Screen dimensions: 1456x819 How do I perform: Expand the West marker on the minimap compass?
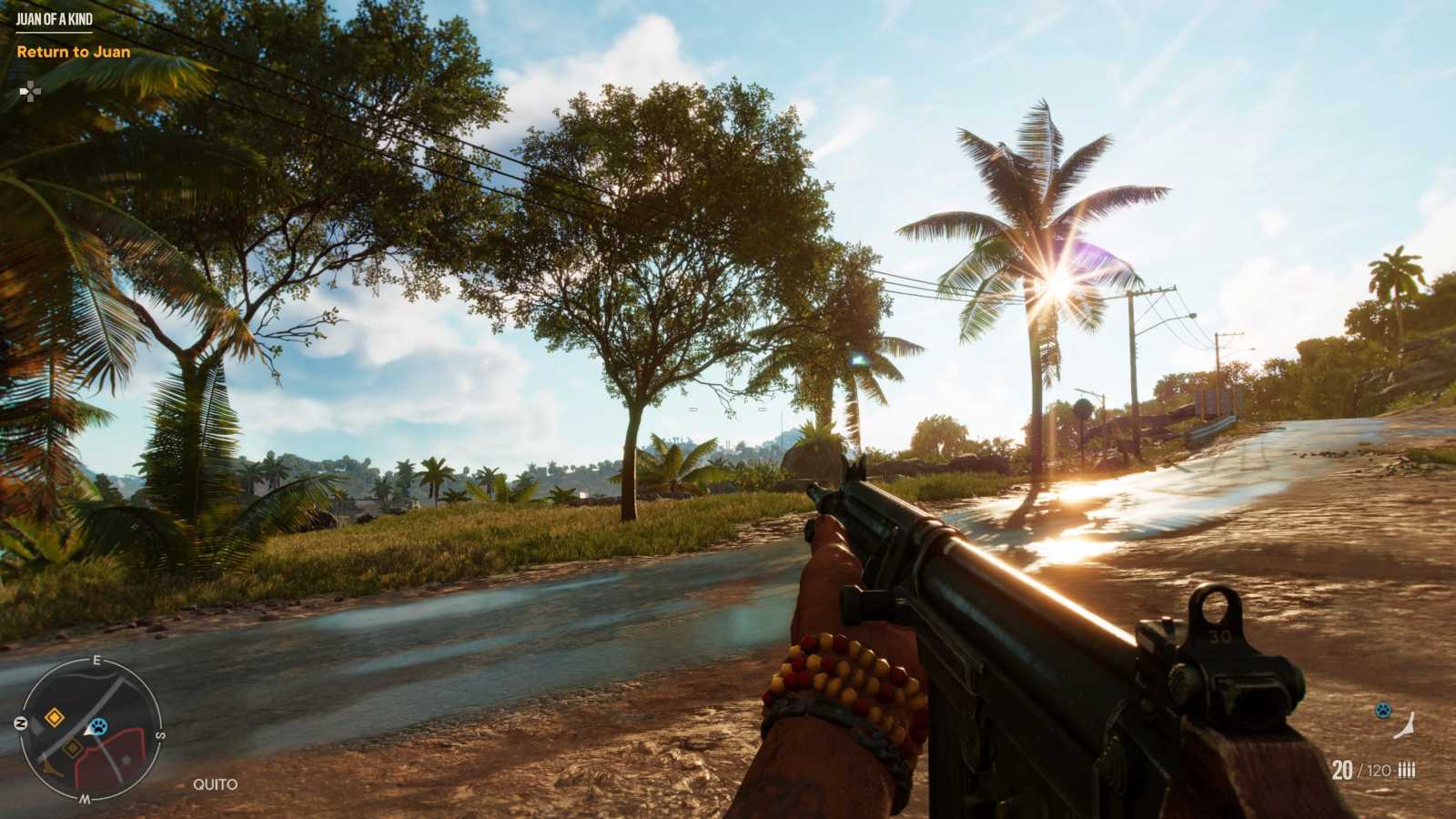85,797
